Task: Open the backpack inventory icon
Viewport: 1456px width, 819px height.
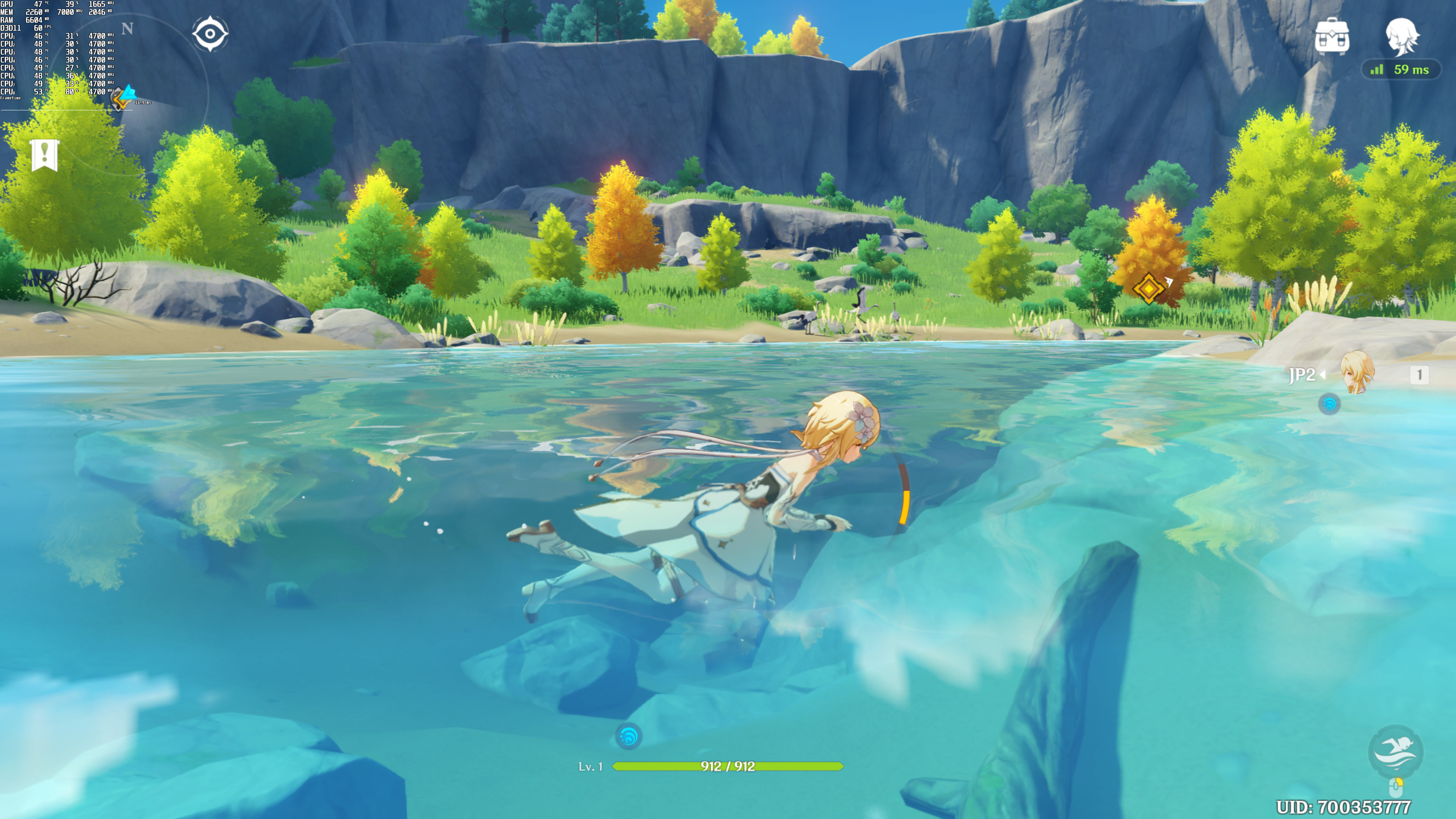Action: (x=1332, y=36)
